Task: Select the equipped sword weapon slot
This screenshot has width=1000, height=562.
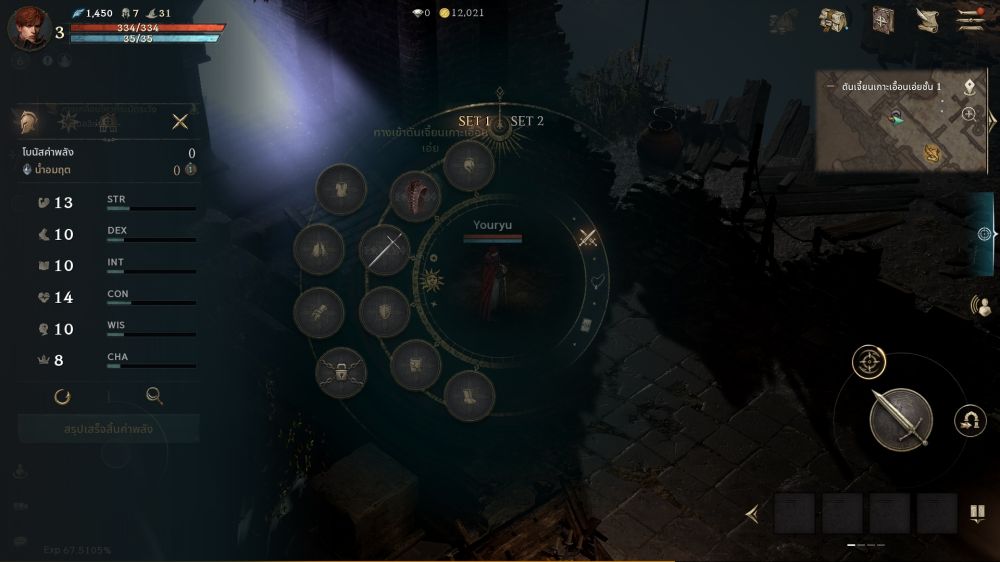Action: tap(385, 249)
